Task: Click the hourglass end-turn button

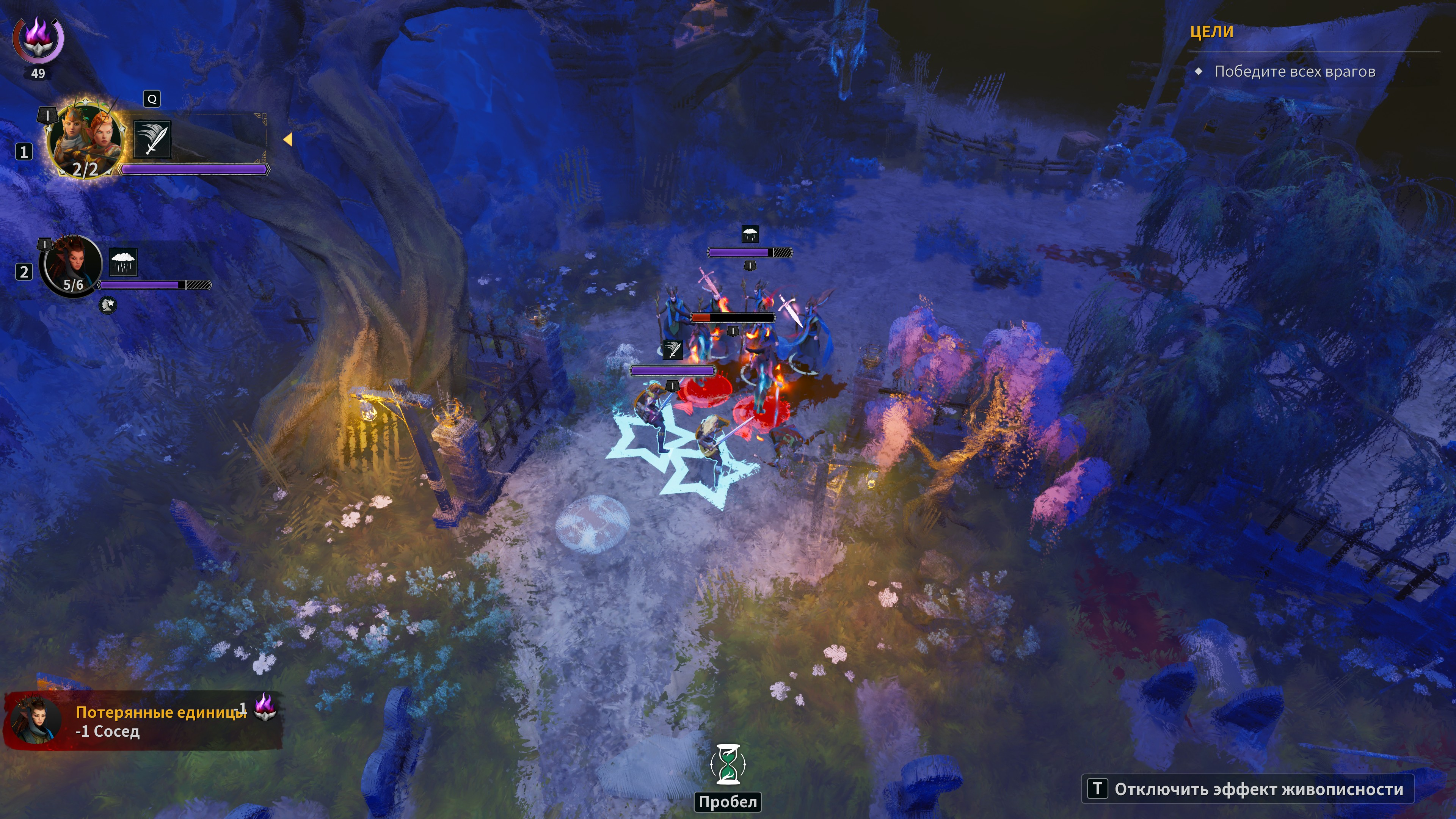Action: [728, 765]
